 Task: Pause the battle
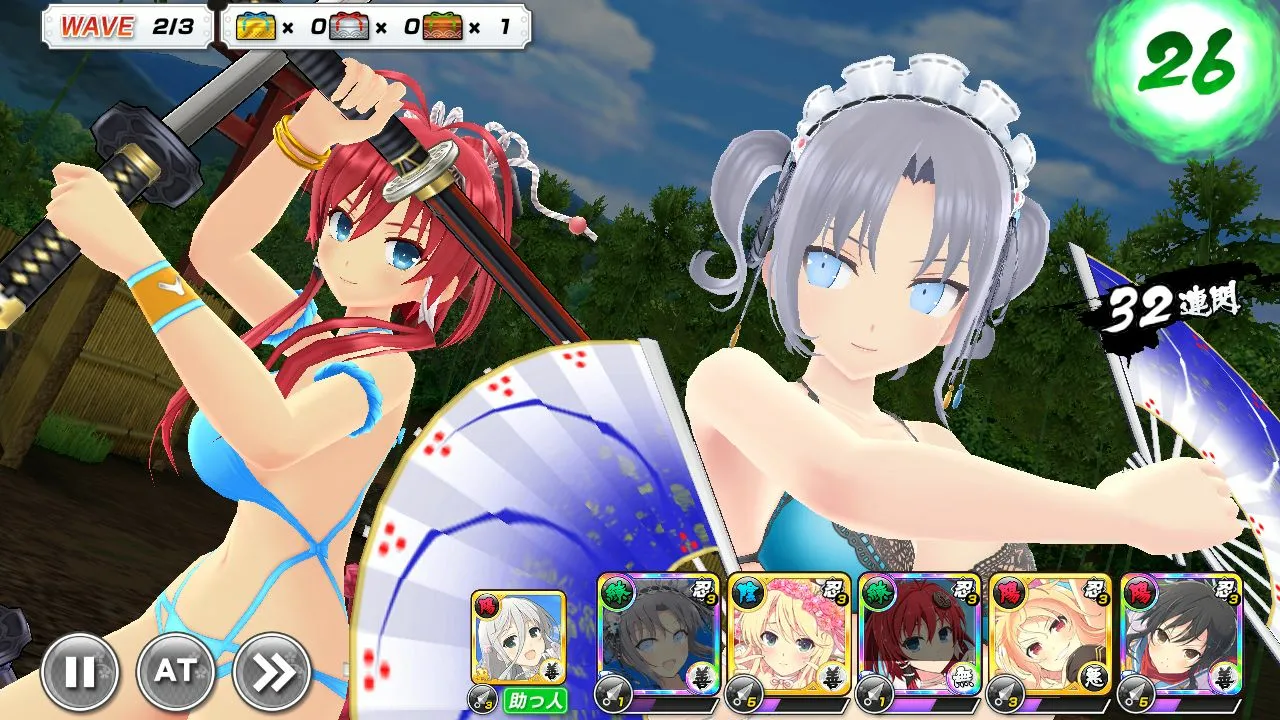point(80,672)
